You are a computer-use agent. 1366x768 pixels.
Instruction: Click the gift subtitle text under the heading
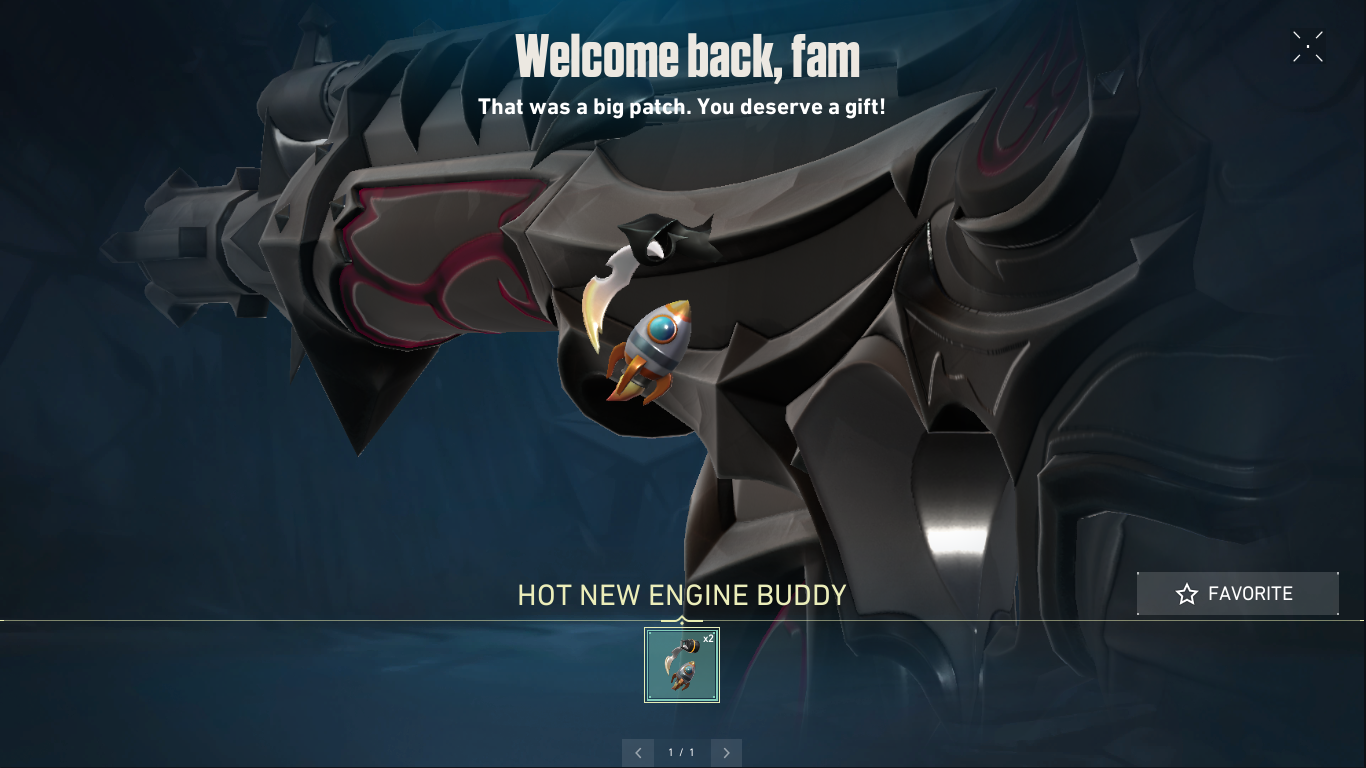pos(683,106)
